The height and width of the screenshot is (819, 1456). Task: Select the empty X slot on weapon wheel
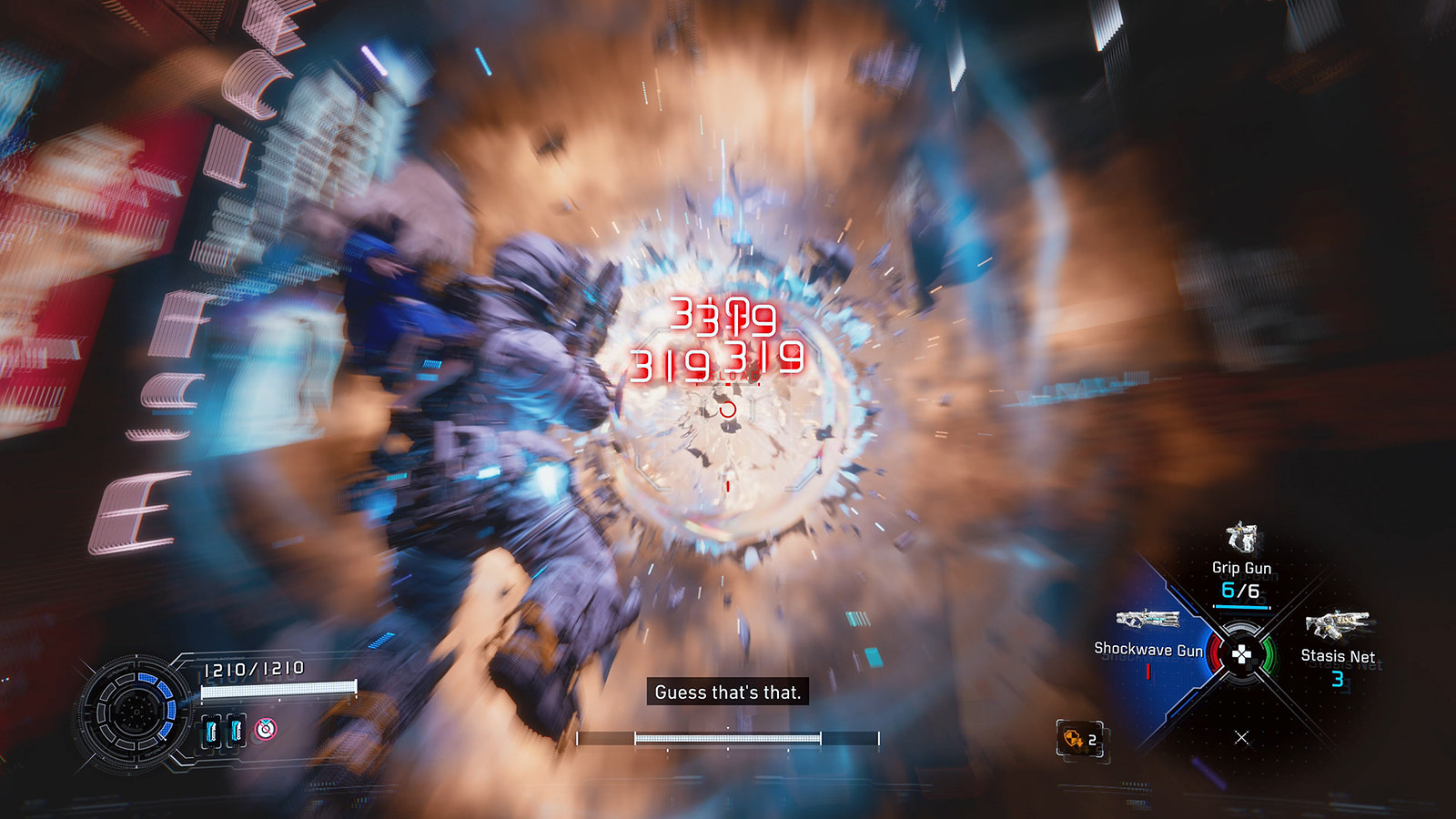click(1241, 737)
